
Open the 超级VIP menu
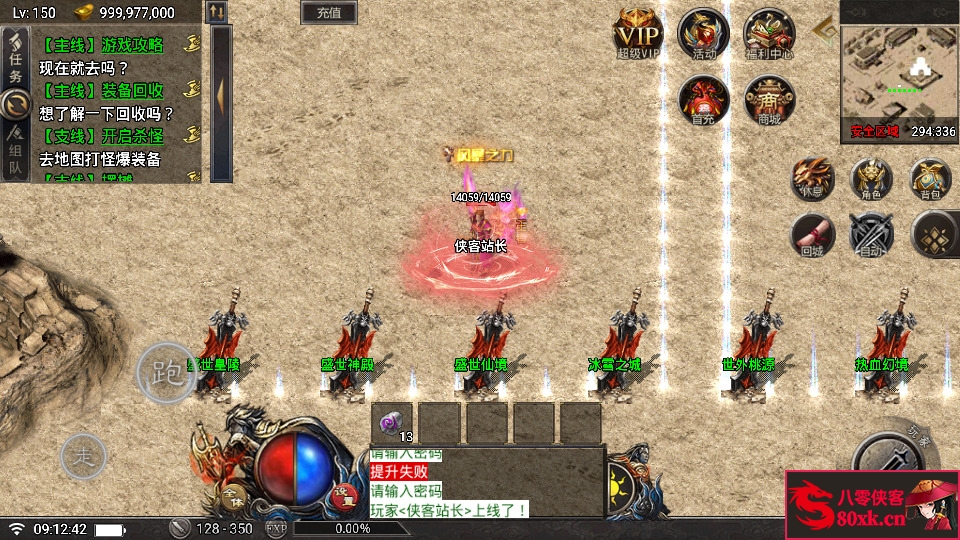tap(638, 33)
